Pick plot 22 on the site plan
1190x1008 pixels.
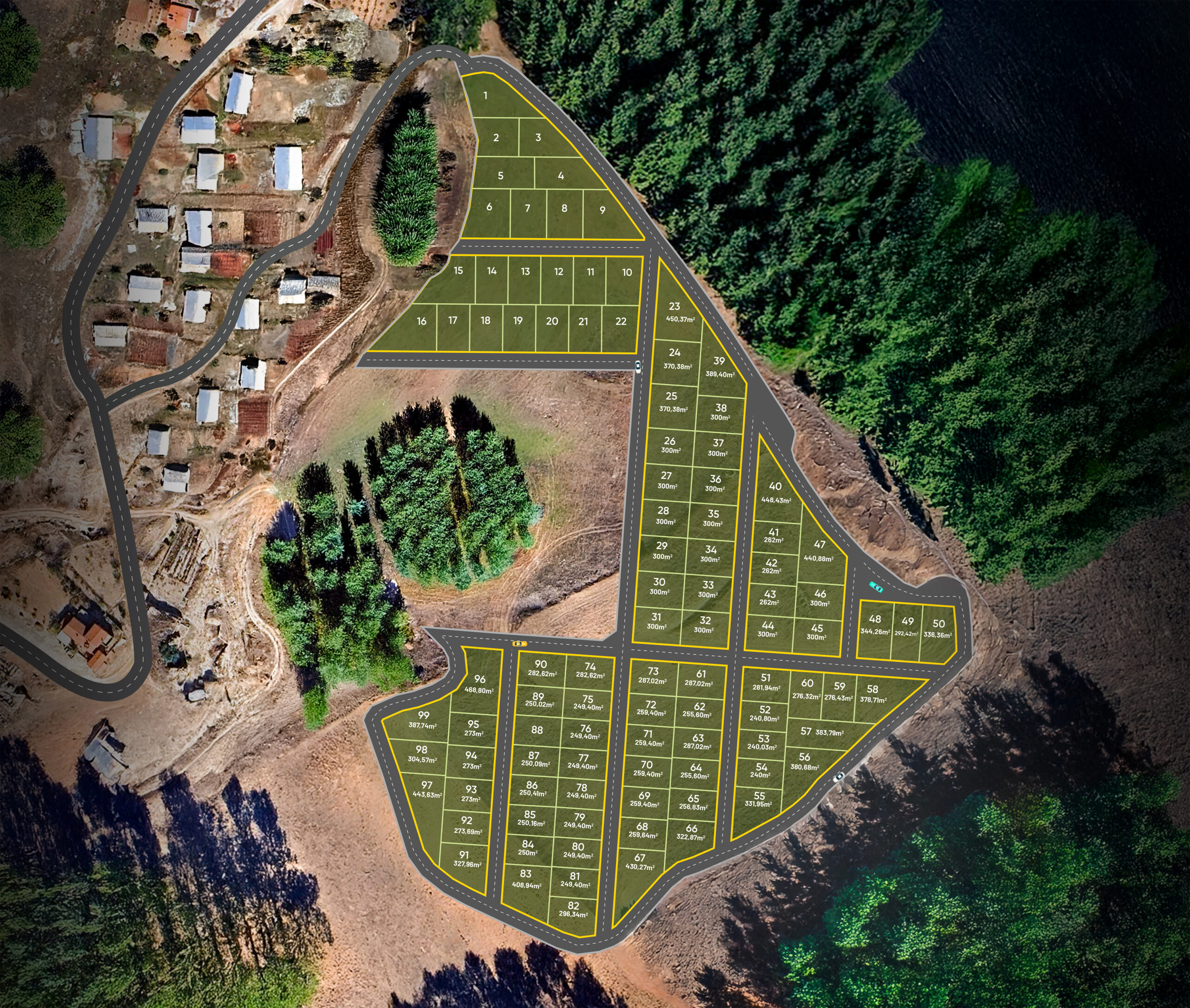[x=621, y=322]
